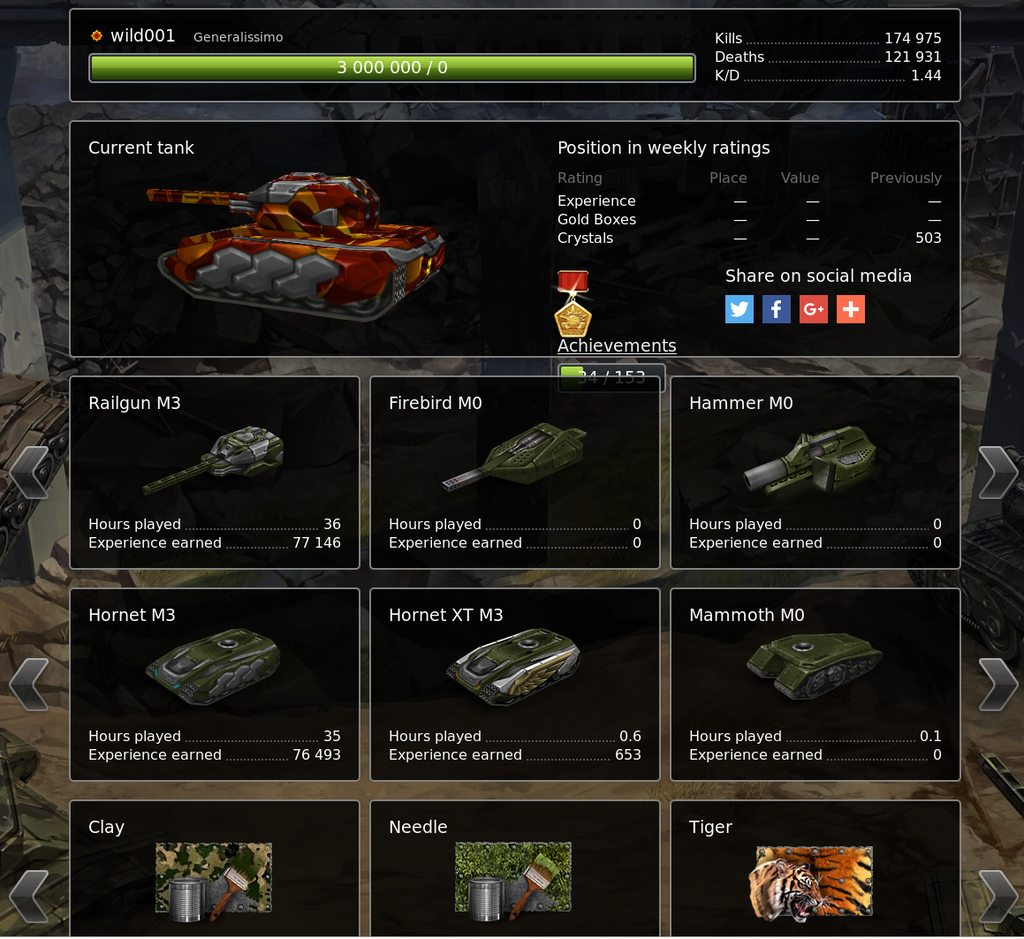Open the Hammer M0 turret card

[x=814, y=472]
